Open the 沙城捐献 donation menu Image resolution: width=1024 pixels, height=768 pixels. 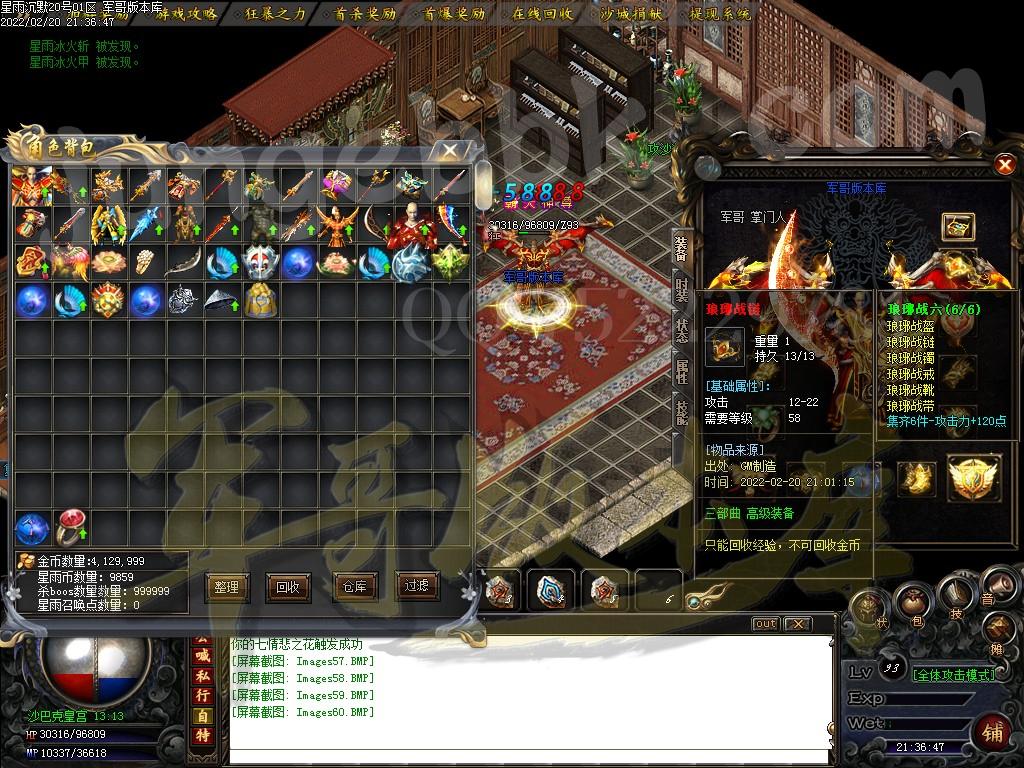[632, 14]
